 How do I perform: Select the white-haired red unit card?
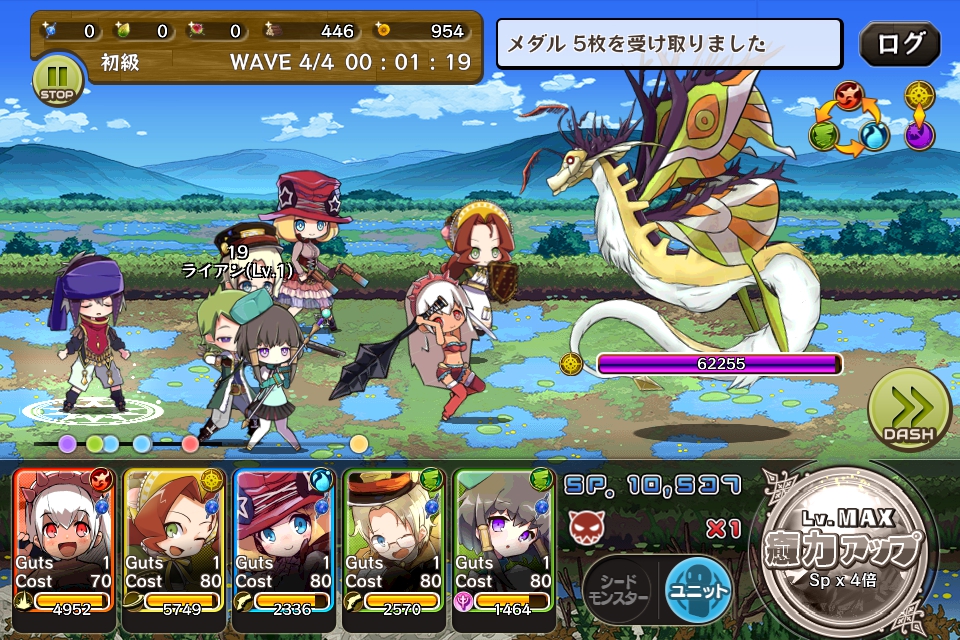tap(64, 541)
